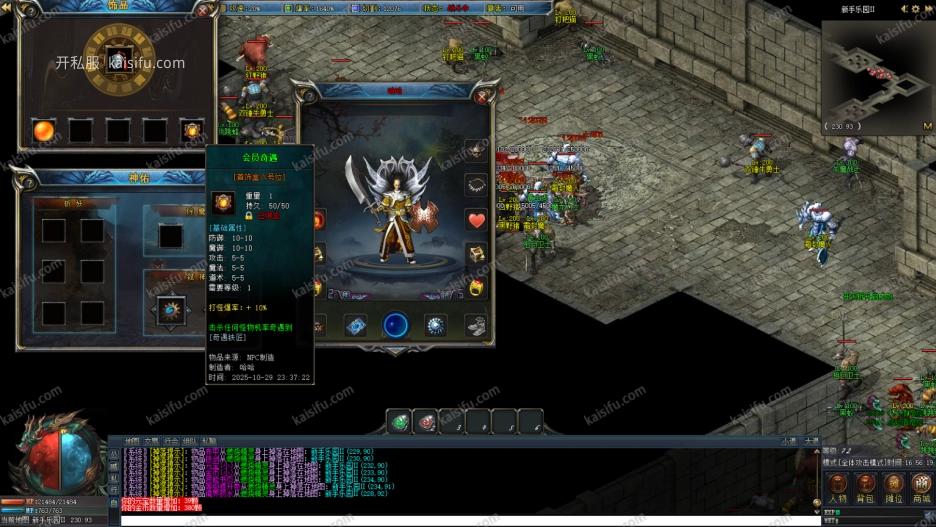
Task: Use the red potion hotbar slot
Action: pyautogui.click(x=426, y=421)
